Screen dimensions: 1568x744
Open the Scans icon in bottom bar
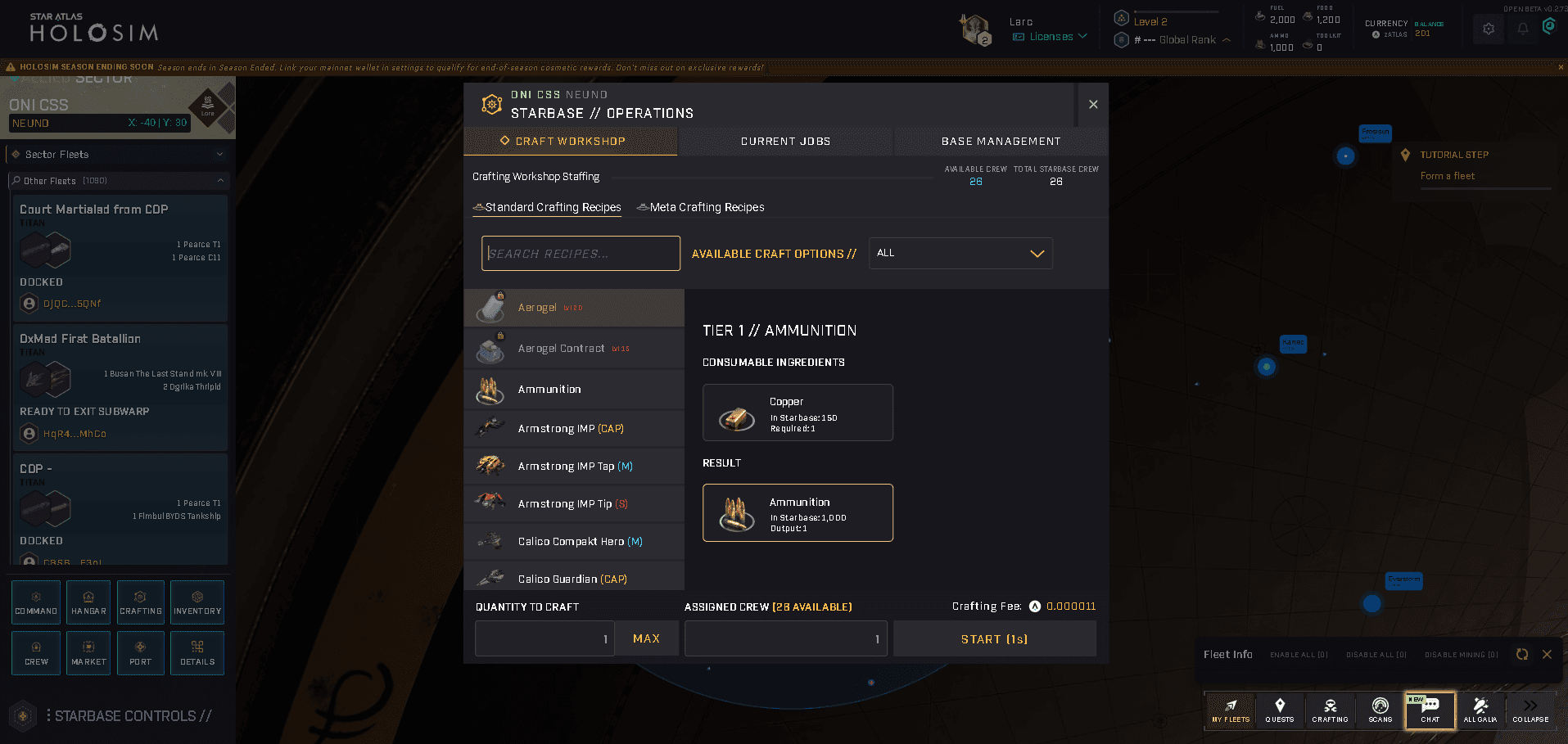pyautogui.click(x=1380, y=710)
